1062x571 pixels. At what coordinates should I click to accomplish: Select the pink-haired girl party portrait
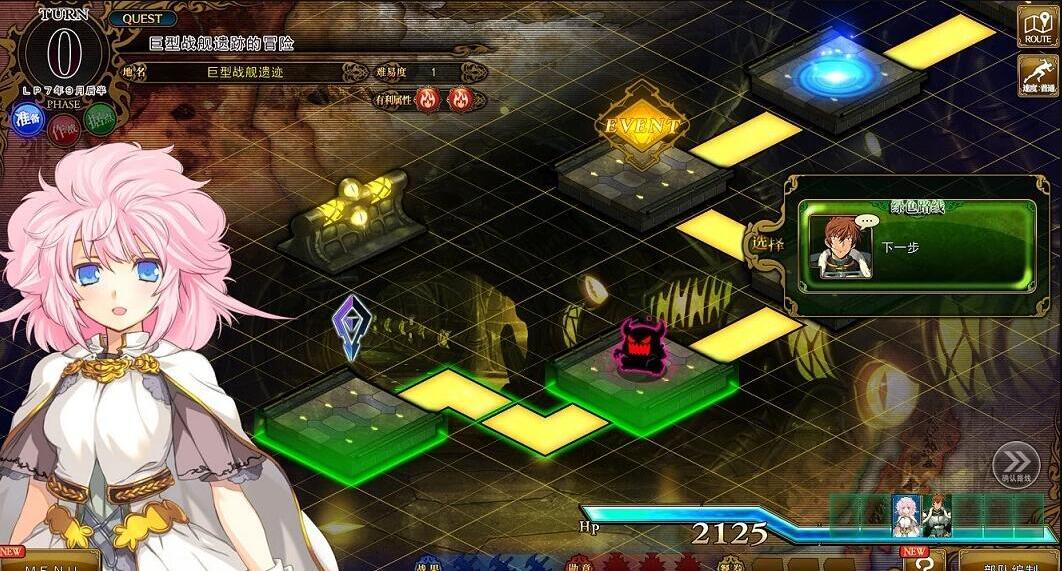tap(906, 514)
